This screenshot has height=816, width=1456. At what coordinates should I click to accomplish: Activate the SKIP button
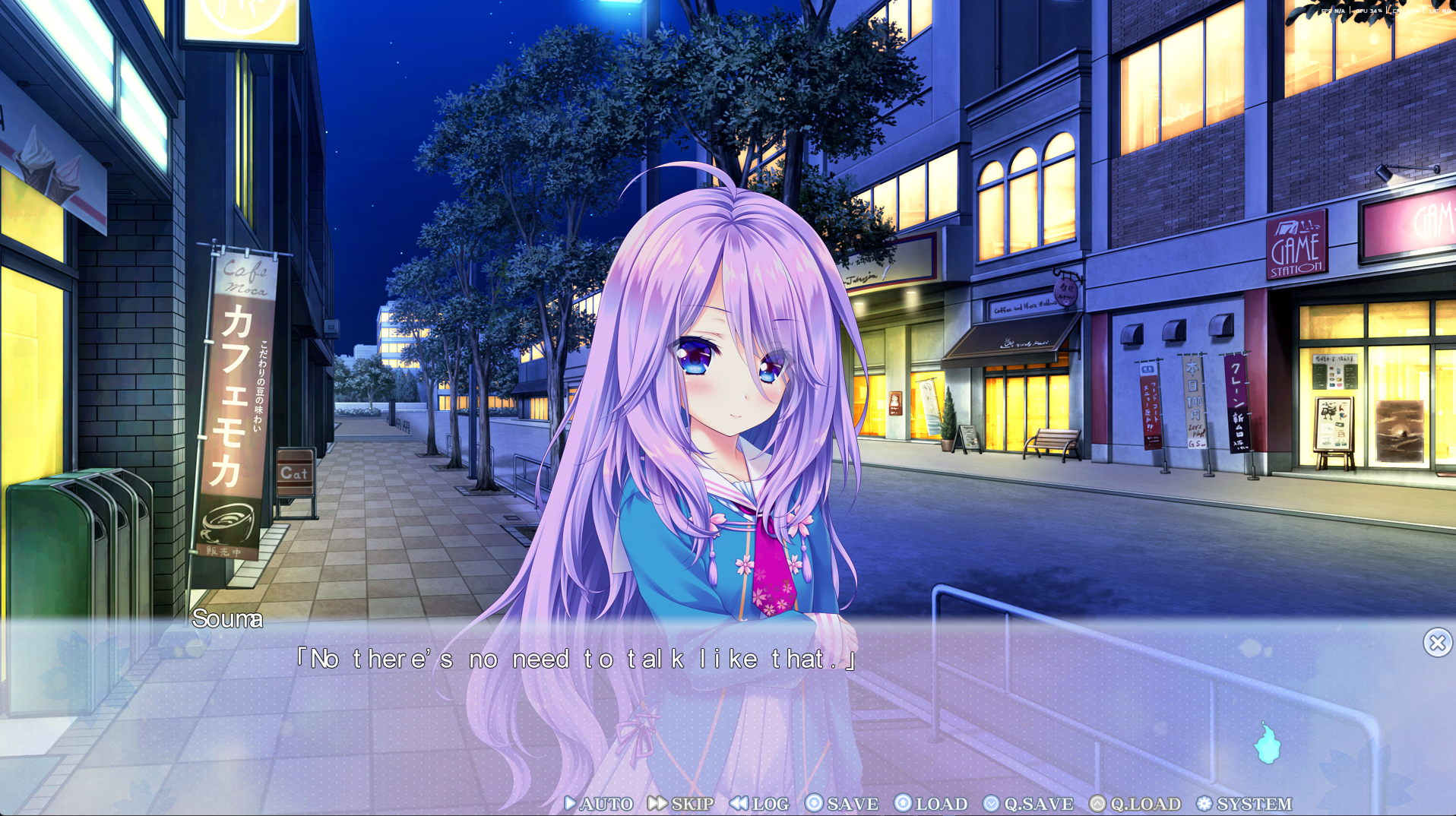[x=682, y=804]
